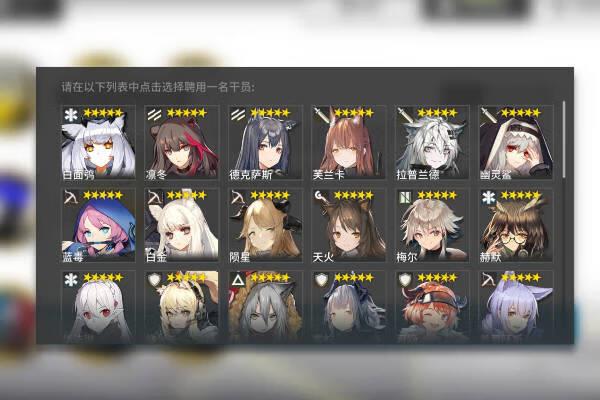This screenshot has height=400, width=600.
Task: Pick operator 蓝毒's portrait
Action: coord(97,226)
